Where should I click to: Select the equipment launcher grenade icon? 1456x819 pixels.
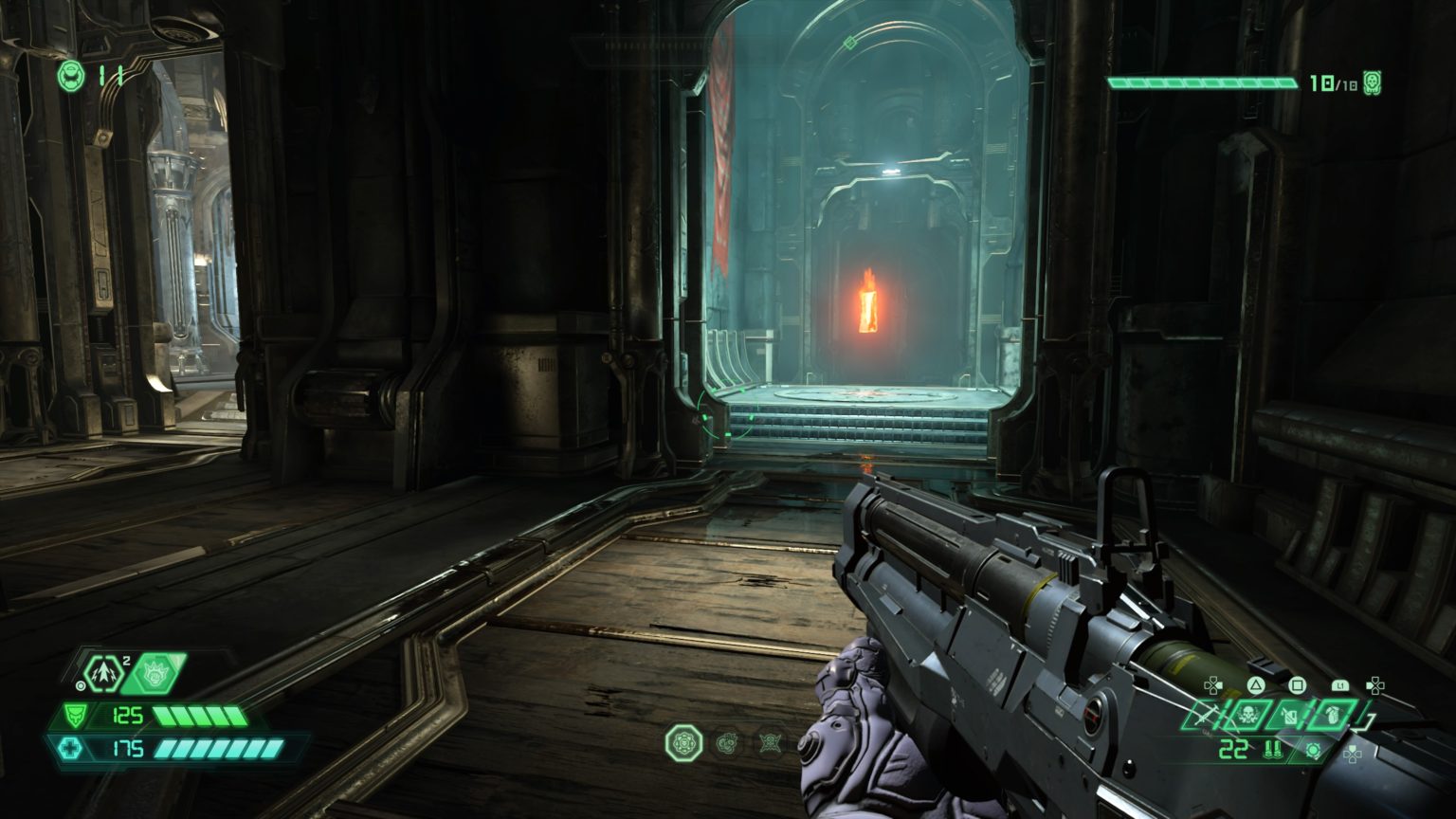(103, 673)
